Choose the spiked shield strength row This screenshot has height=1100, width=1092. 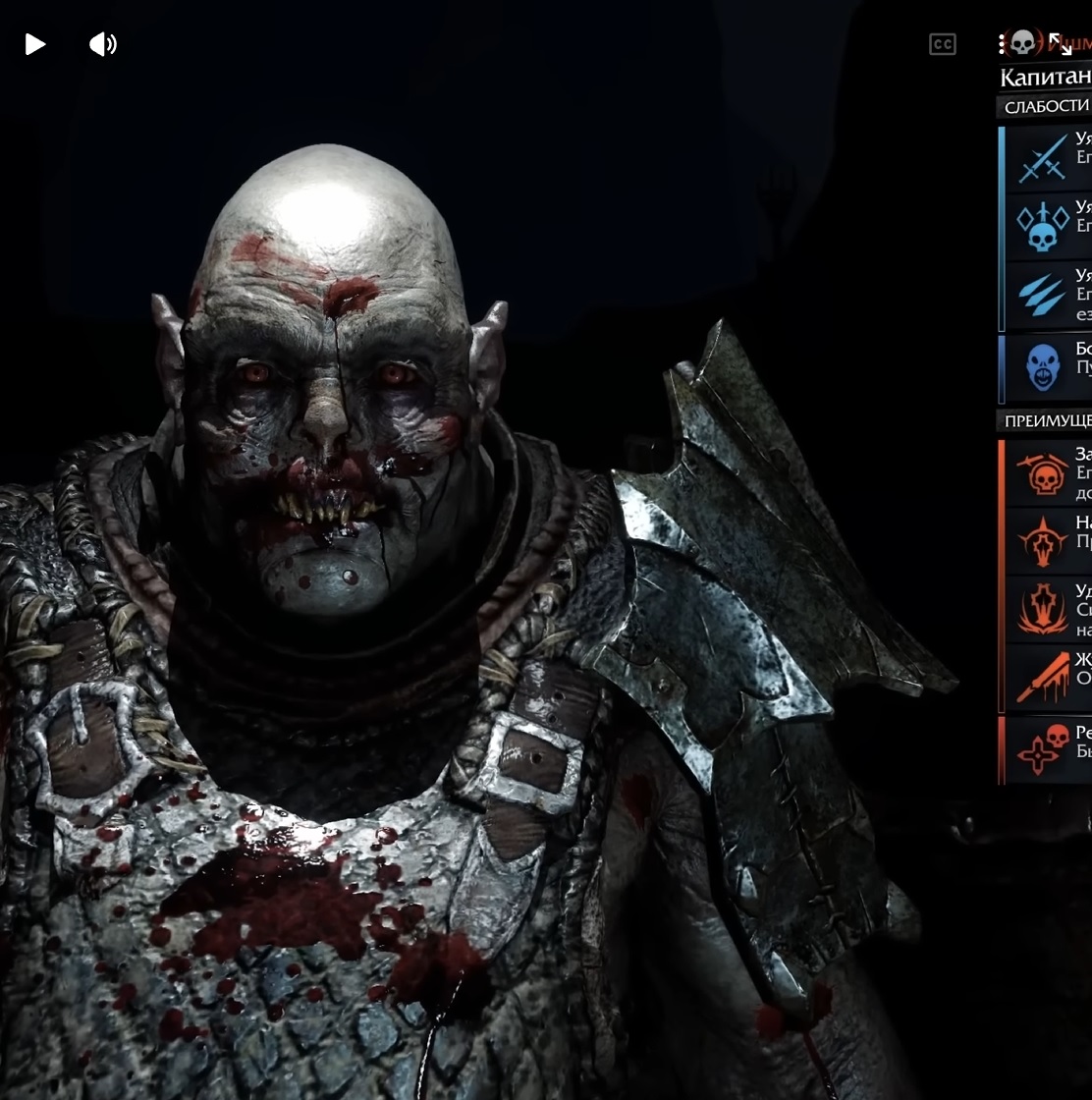pos(1043,542)
